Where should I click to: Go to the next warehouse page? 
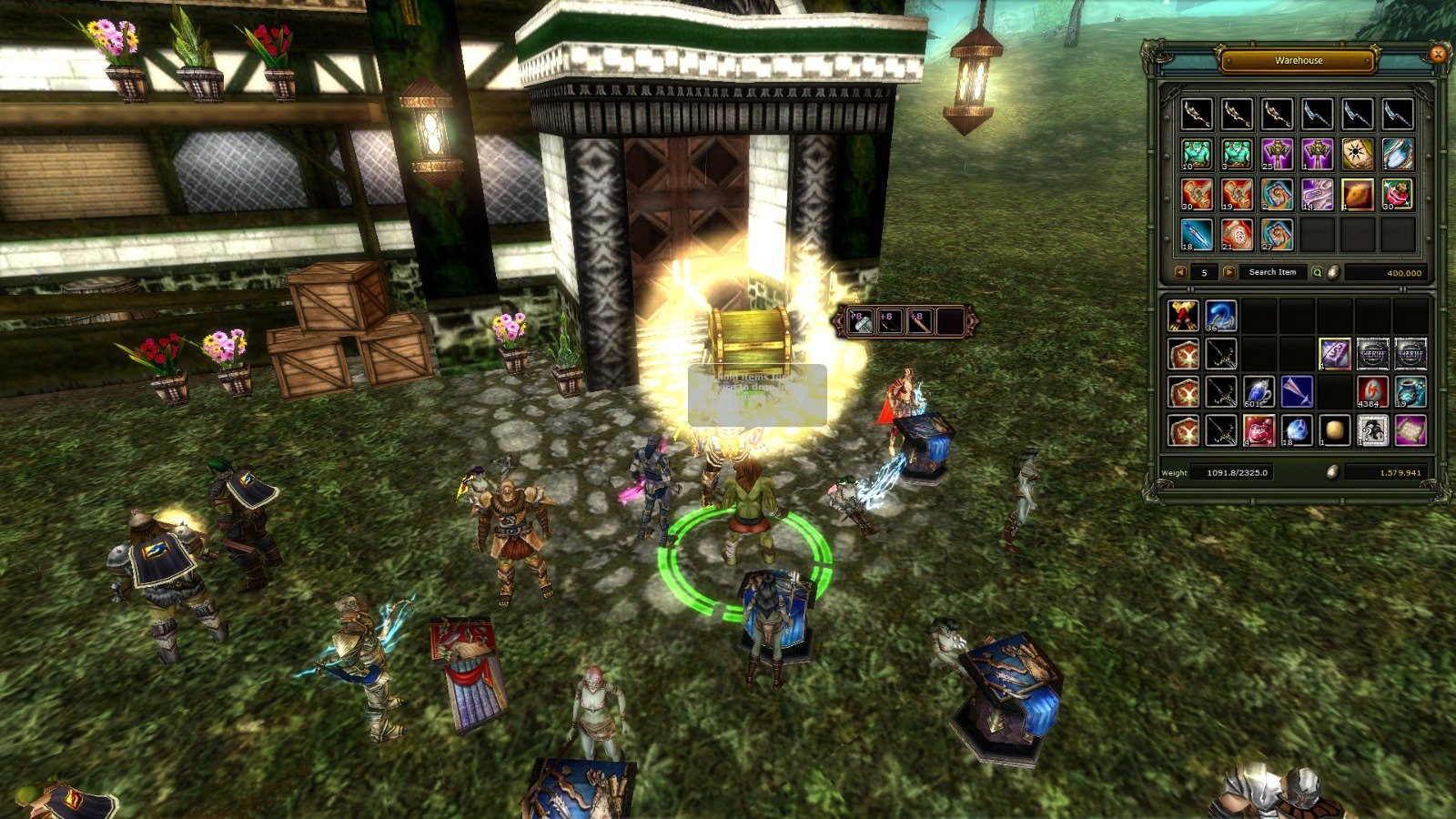click(1228, 272)
